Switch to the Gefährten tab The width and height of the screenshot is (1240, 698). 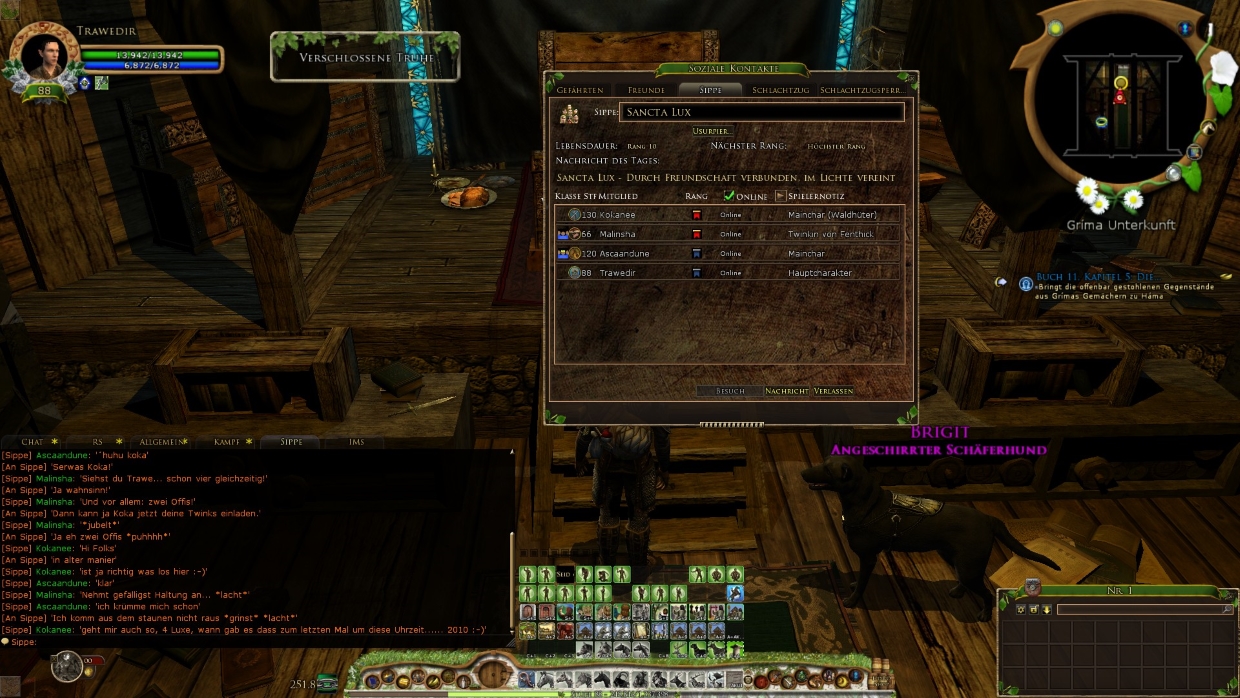580,90
